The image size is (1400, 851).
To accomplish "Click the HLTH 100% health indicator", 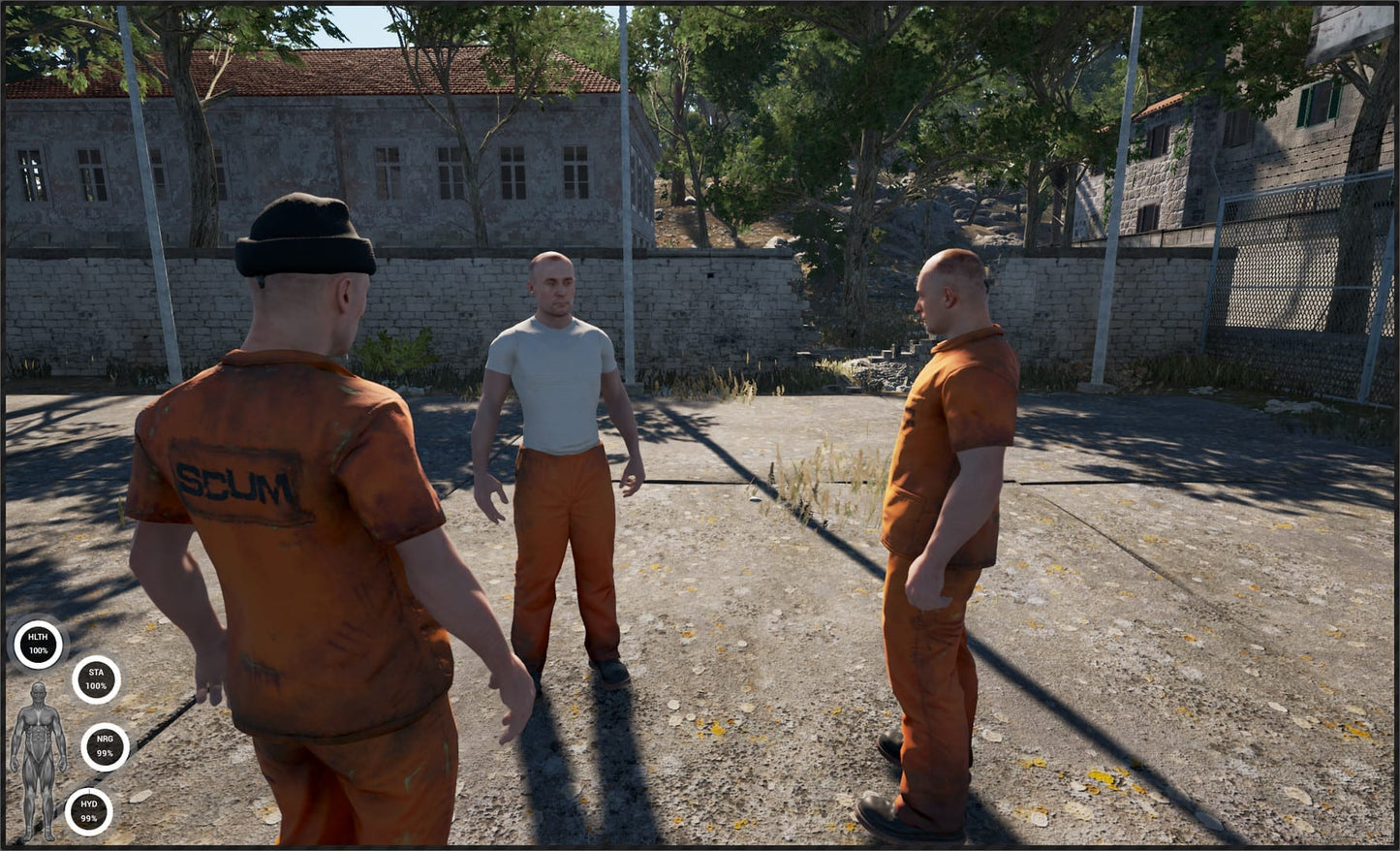I will tap(36, 645).
